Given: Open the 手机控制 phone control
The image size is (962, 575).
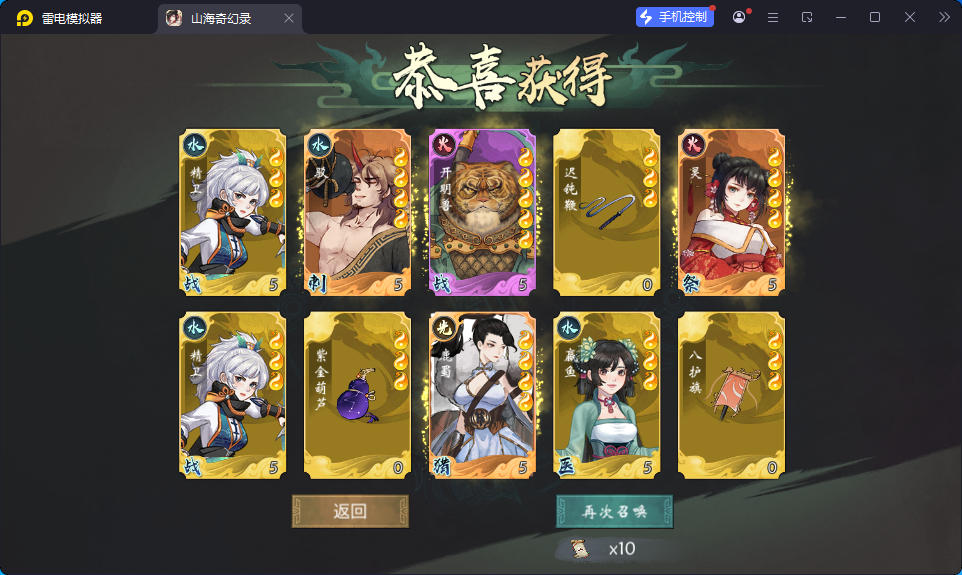Looking at the screenshot, I should [x=675, y=17].
